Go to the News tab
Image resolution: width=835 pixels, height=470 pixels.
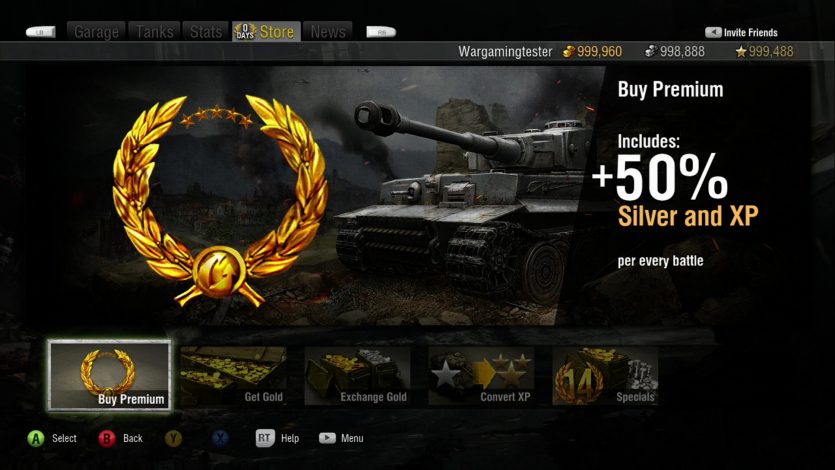point(328,32)
